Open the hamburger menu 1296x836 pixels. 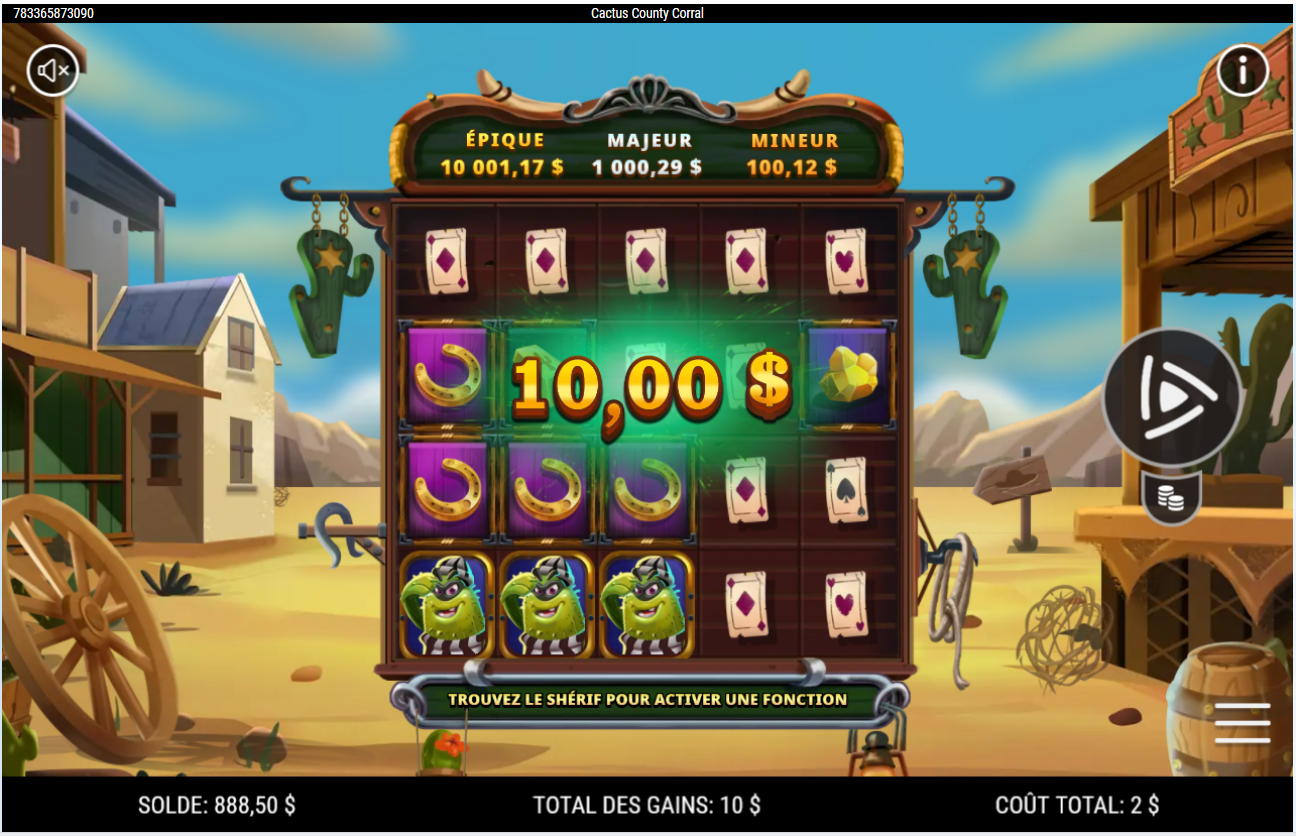[x=1242, y=722]
